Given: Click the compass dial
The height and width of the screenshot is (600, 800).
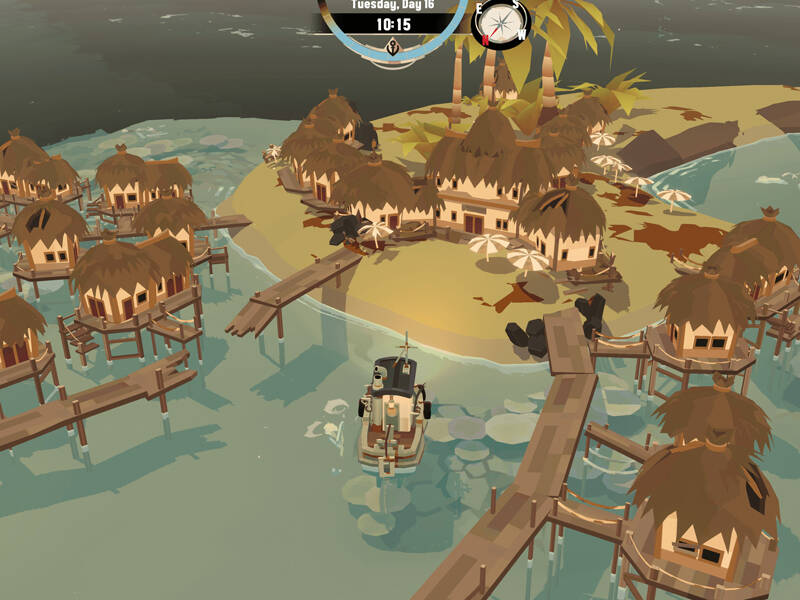Looking at the screenshot, I should click(x=499, y=22).
